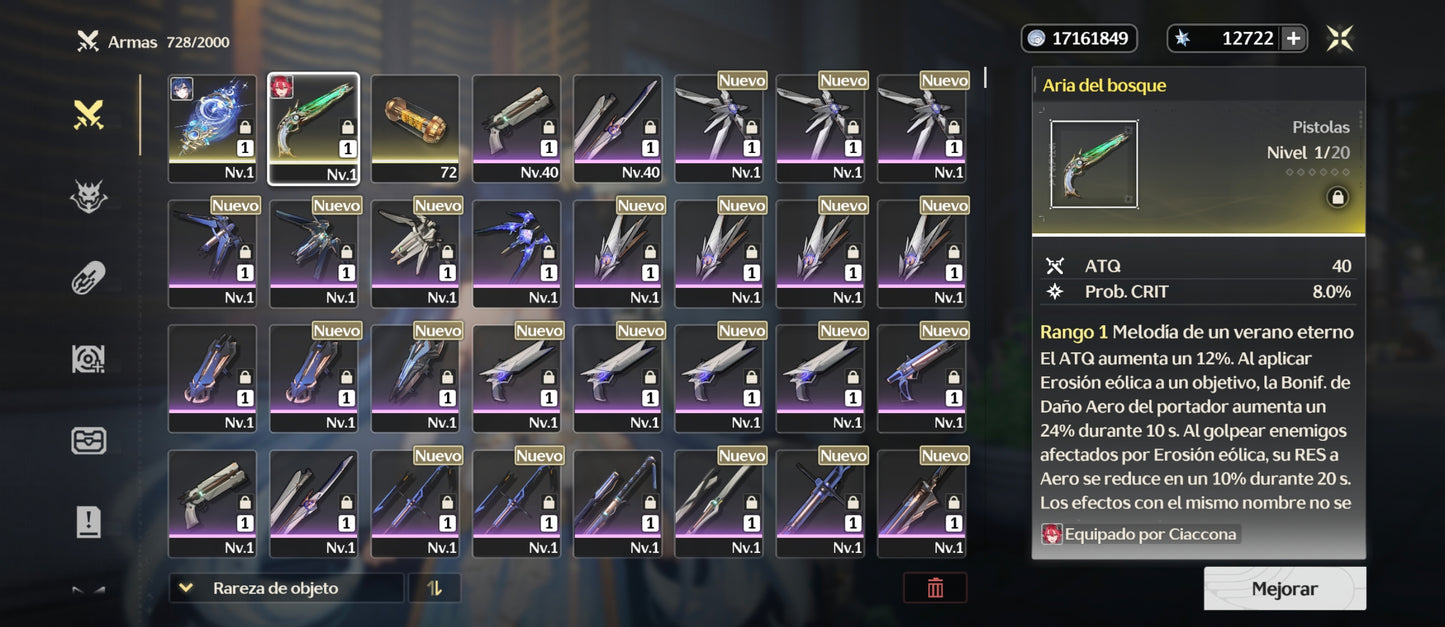Activate the red trash bin discard mode
This screenshot has height=627, width=1445.
(935, 588)
